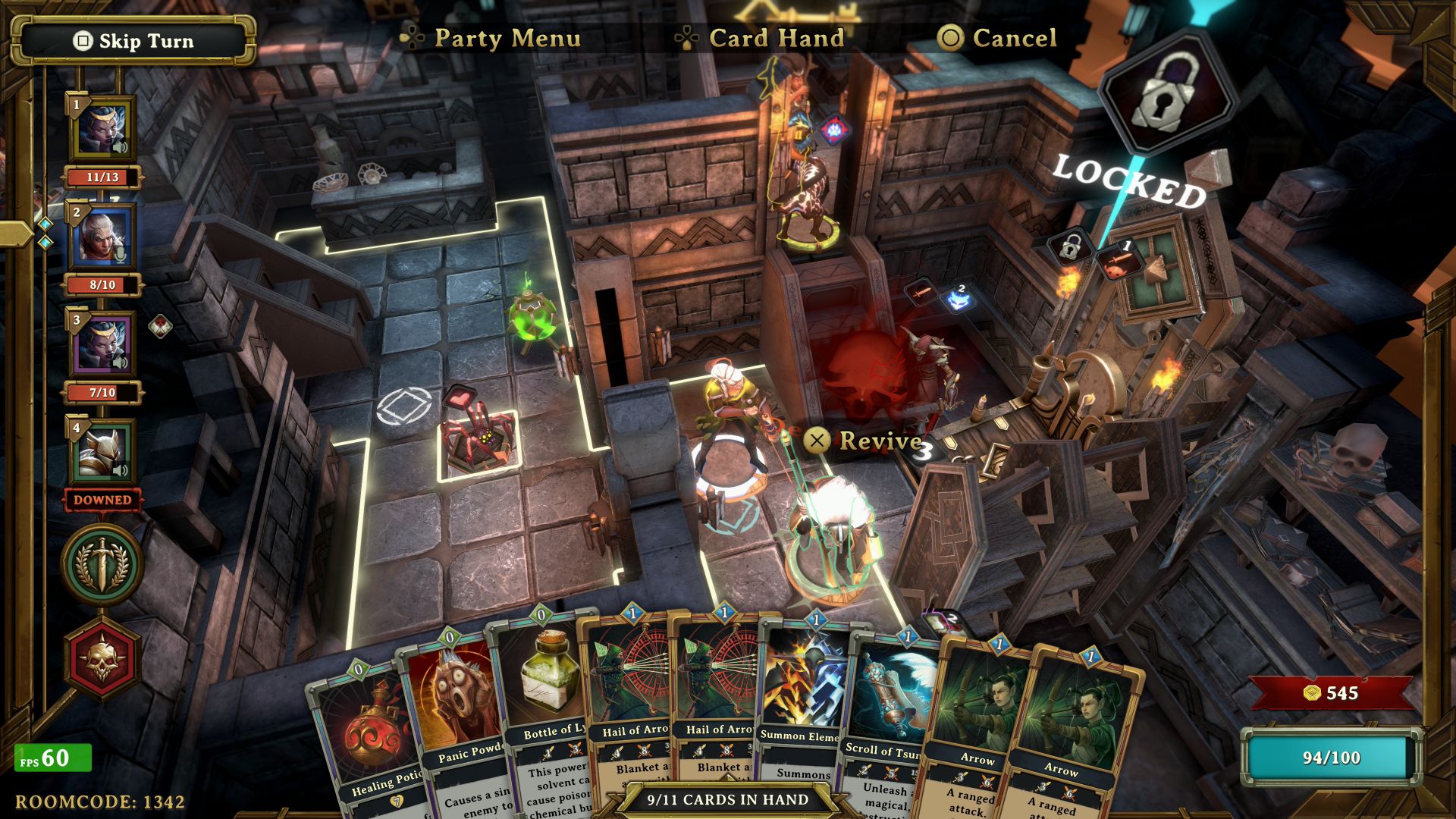Open the green sword and laurel emblem
Image resolution: width=1456 pixels, height=819 pixels.
(x=102, y=565)
